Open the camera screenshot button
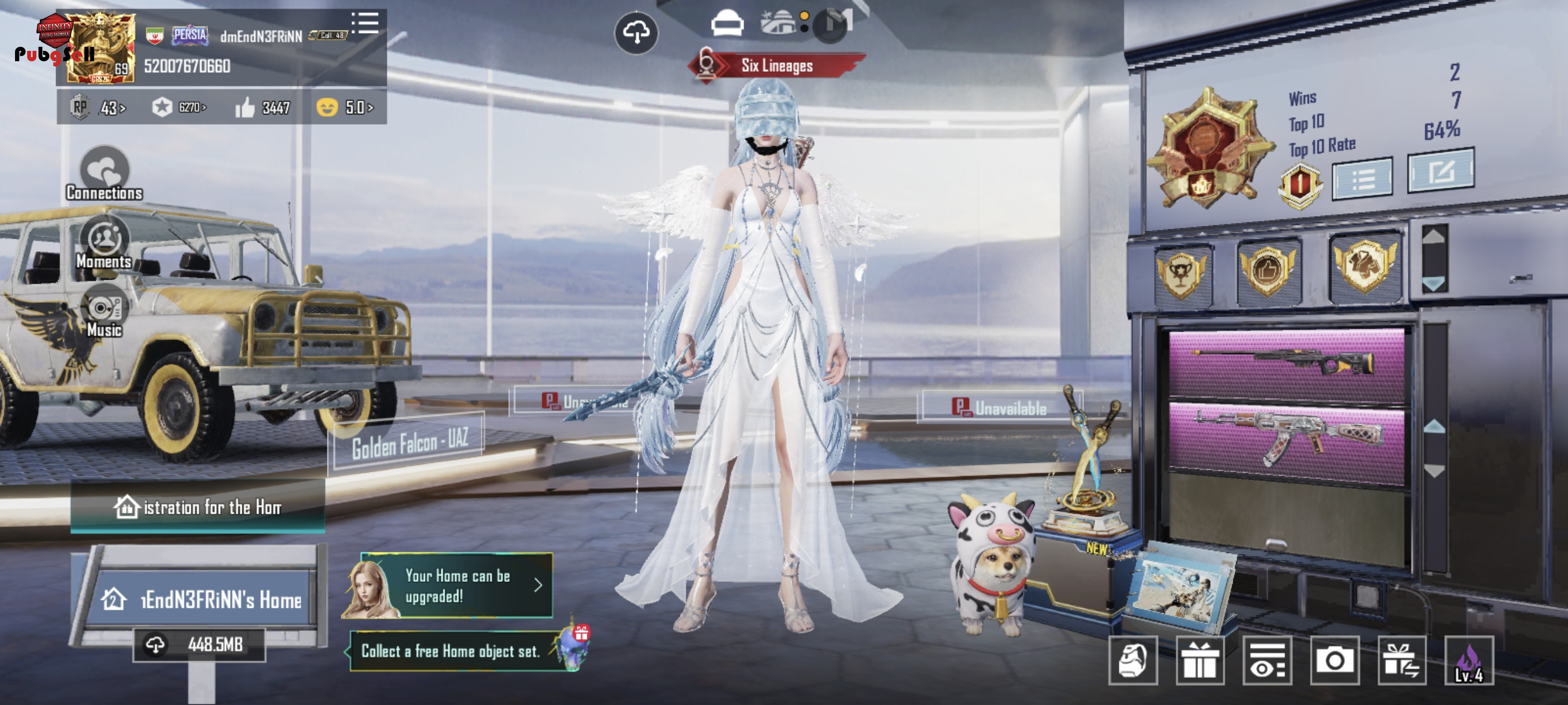1568x705 pixels. coord(1334,661)
